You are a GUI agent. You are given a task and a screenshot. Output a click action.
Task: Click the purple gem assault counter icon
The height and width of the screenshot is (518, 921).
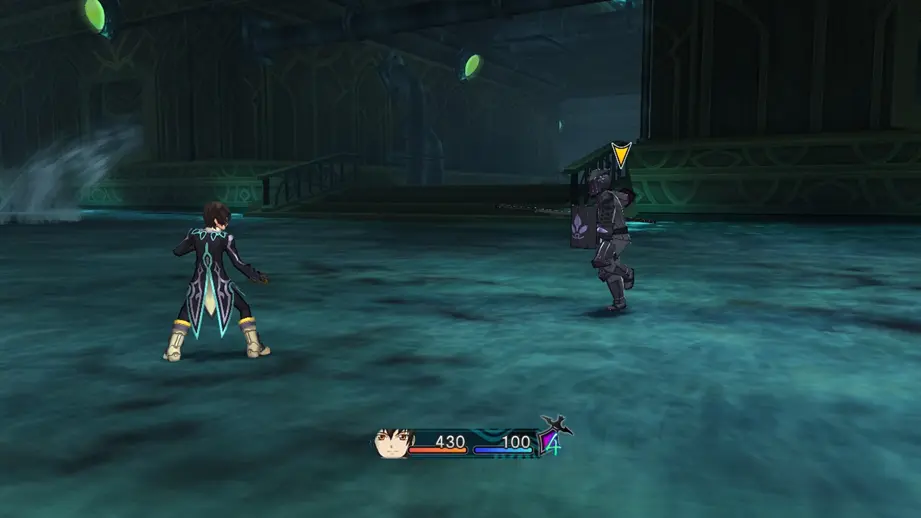(550, 440)
